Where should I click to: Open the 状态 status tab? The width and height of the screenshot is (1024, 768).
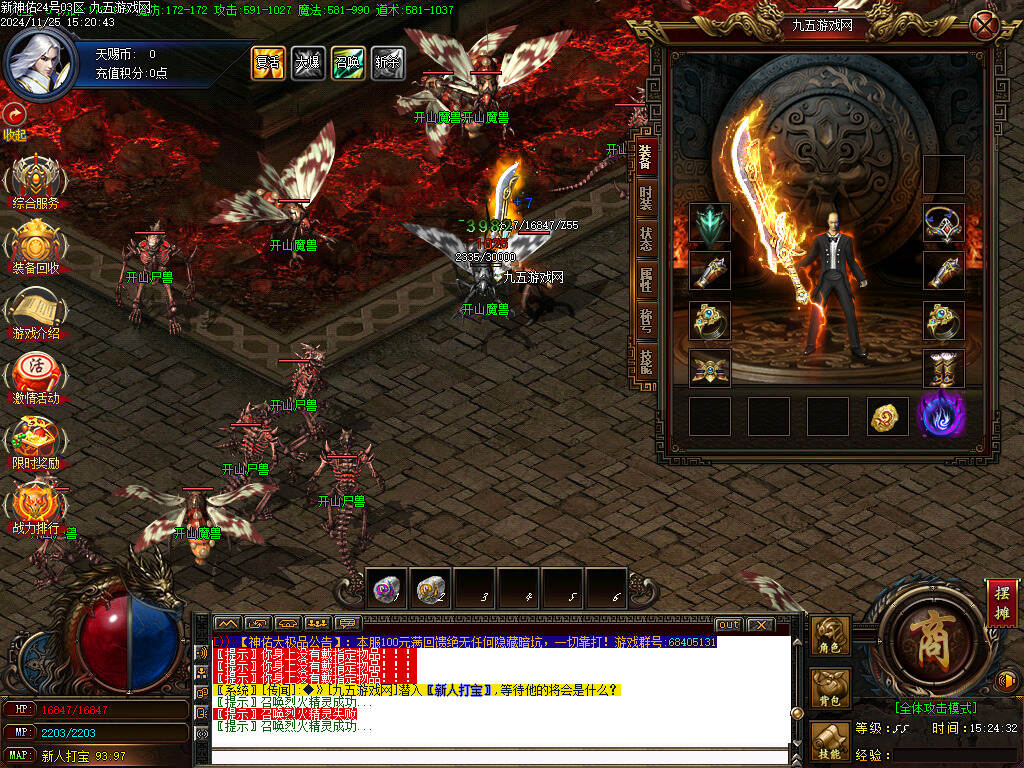(x=646, y=240)
